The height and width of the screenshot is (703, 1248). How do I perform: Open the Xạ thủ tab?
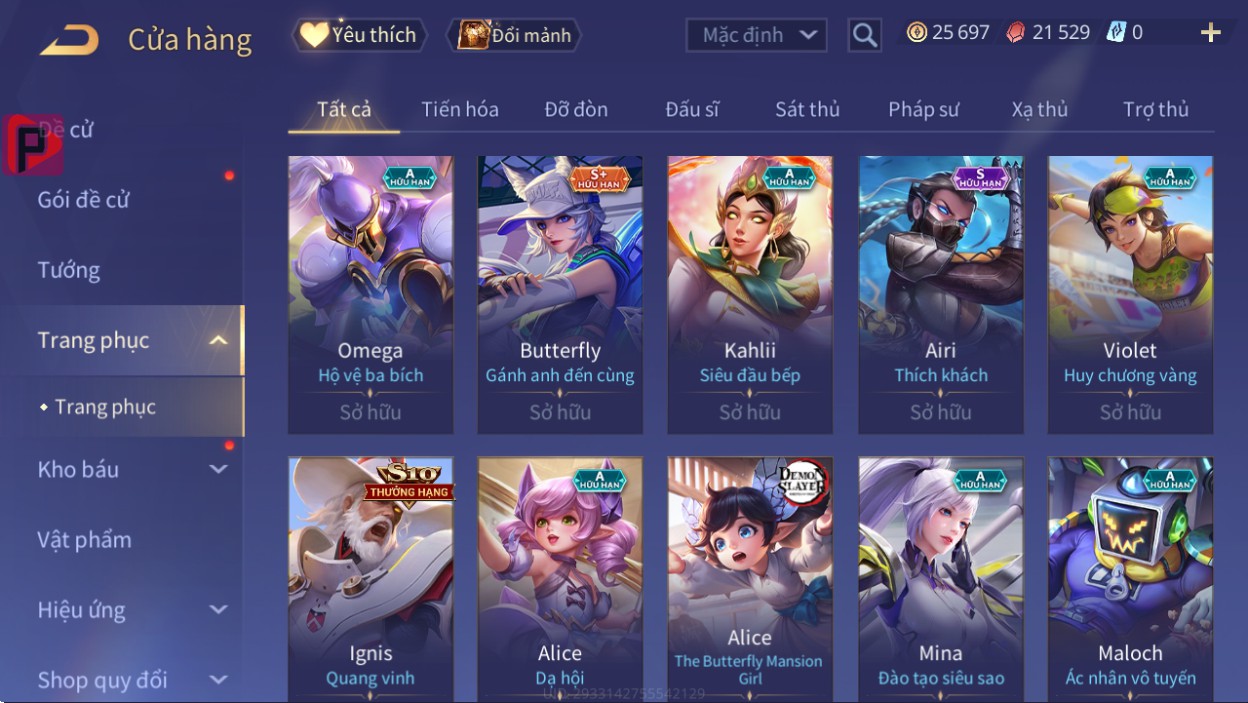click(x=1039, y=109)
